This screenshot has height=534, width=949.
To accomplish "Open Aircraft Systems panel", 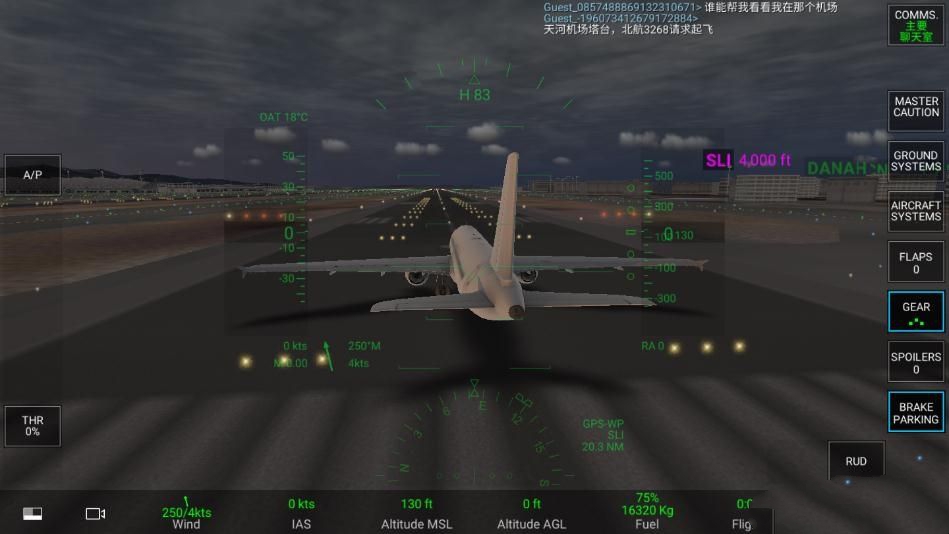I will click(916, 211).
